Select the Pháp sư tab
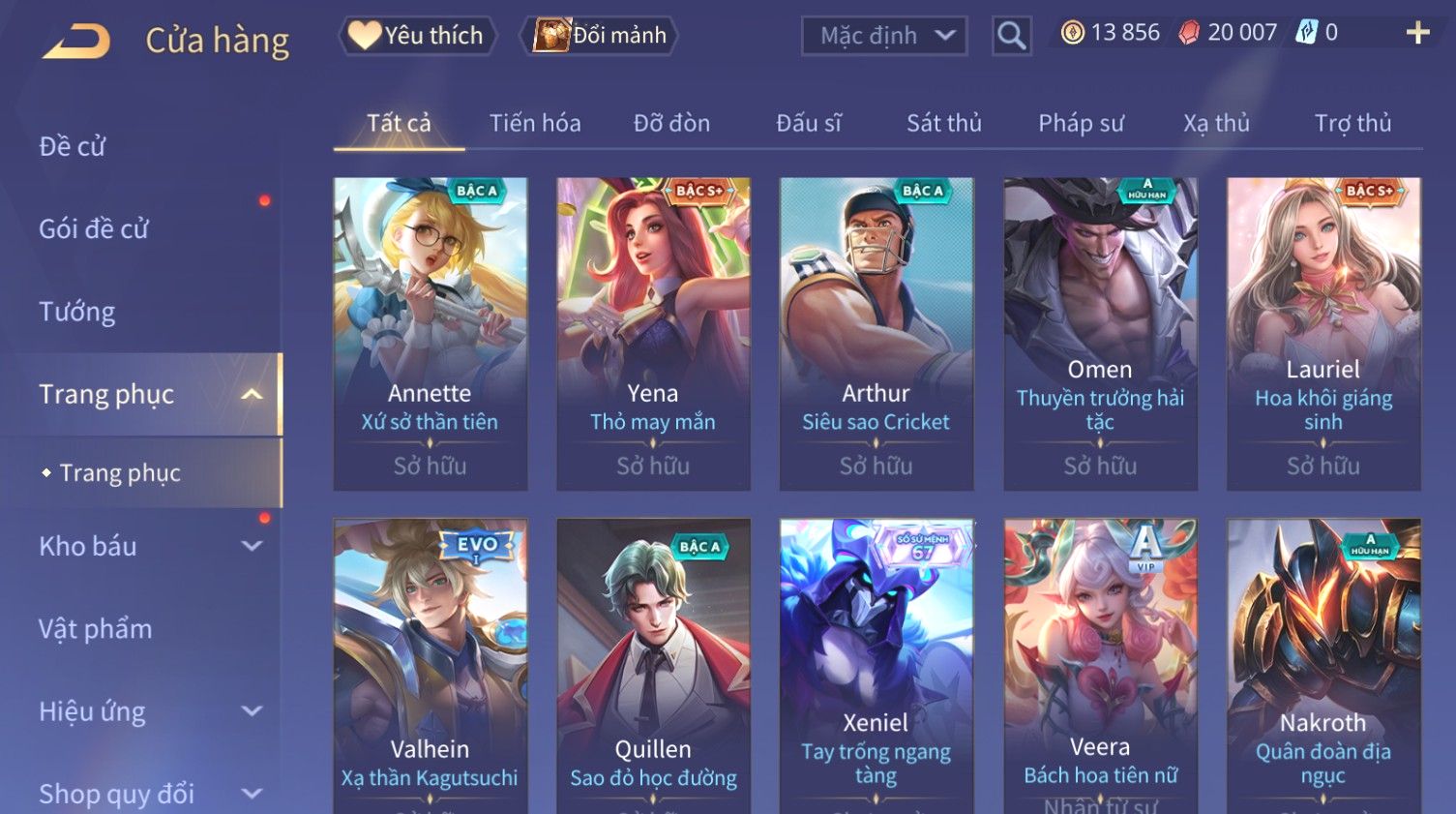Viewport: 1456px width, 814px height. (1081, 123)
